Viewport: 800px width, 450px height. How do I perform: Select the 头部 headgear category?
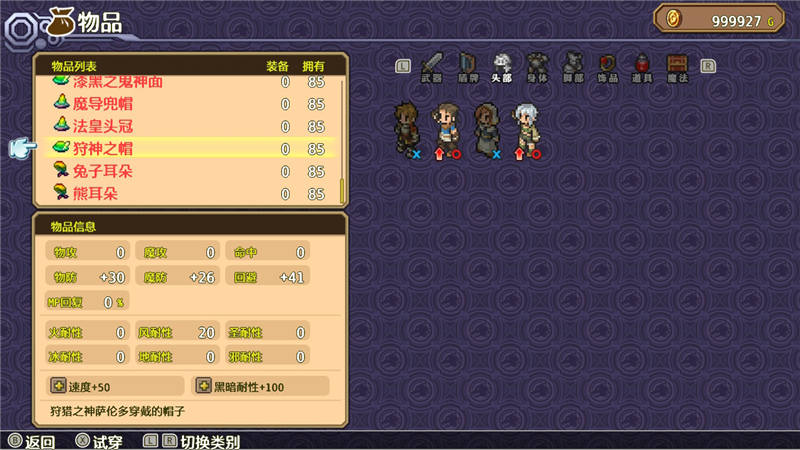point(503,65)
